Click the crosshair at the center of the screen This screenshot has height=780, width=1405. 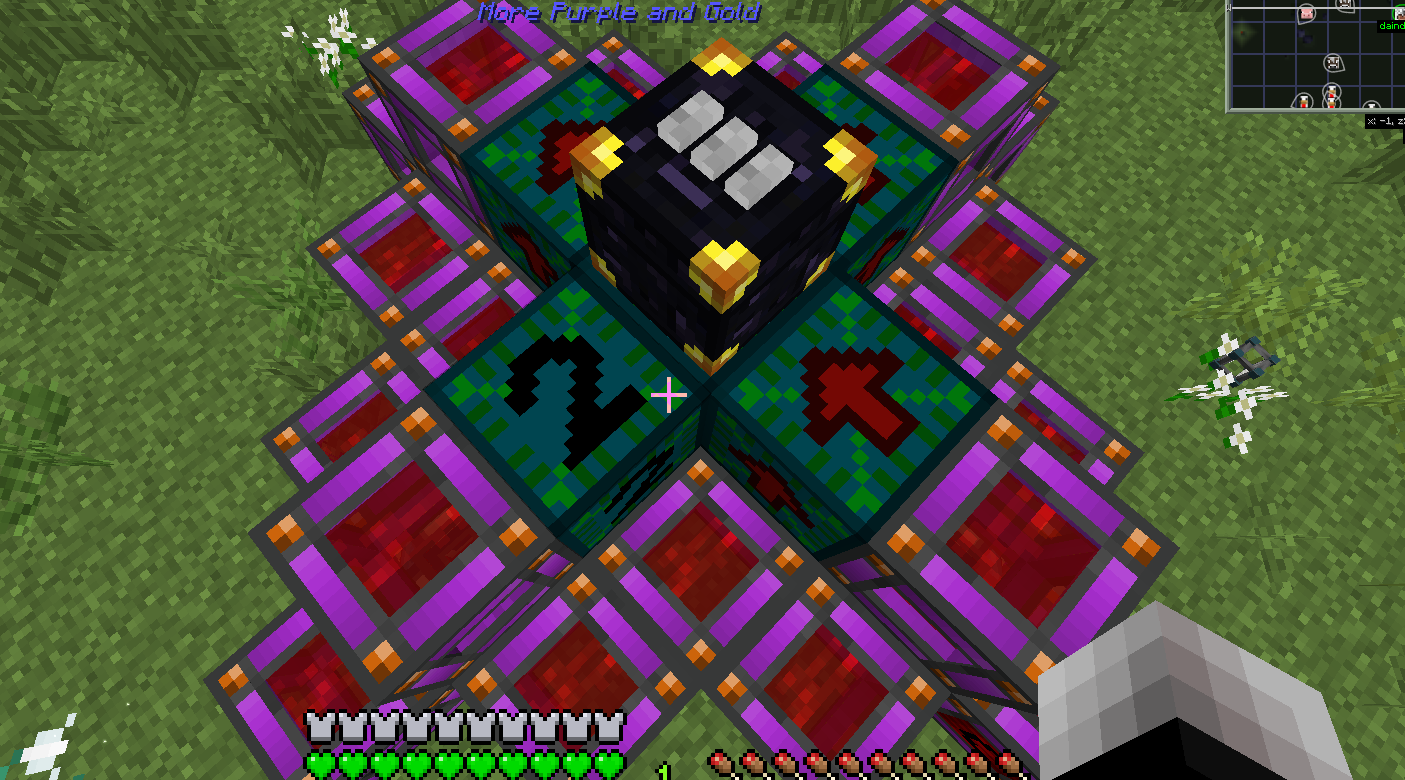pyautogui.click(x=668, y=396)
